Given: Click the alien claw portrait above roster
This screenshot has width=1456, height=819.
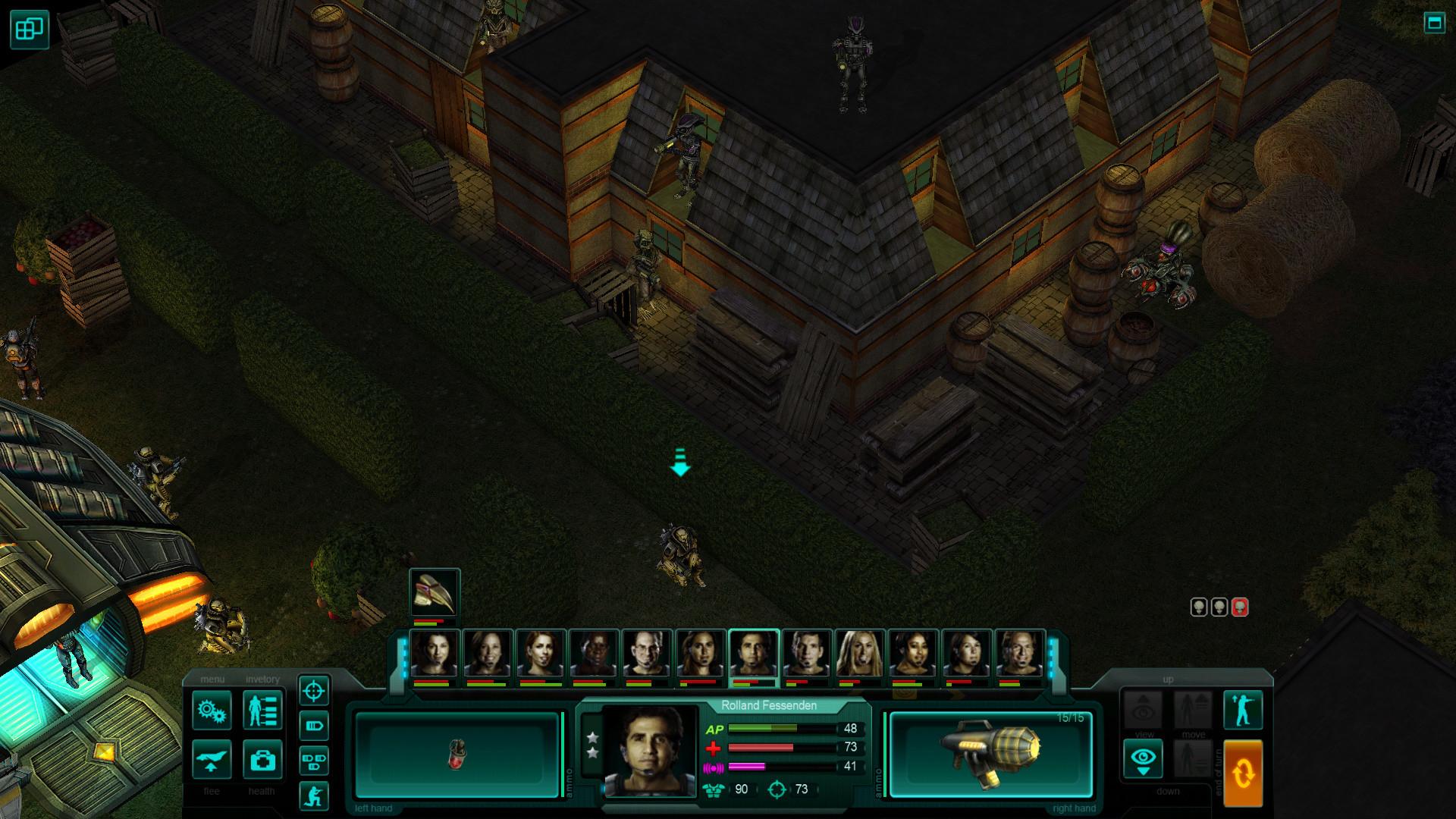Looking at the screenshot, I should (x=435, y=593).
